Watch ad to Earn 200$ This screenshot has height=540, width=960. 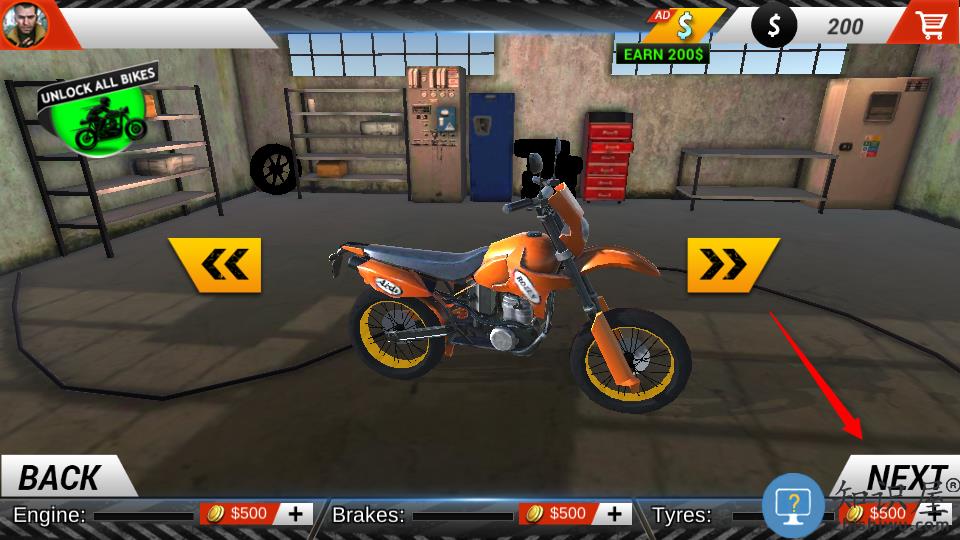coord(665,34)
